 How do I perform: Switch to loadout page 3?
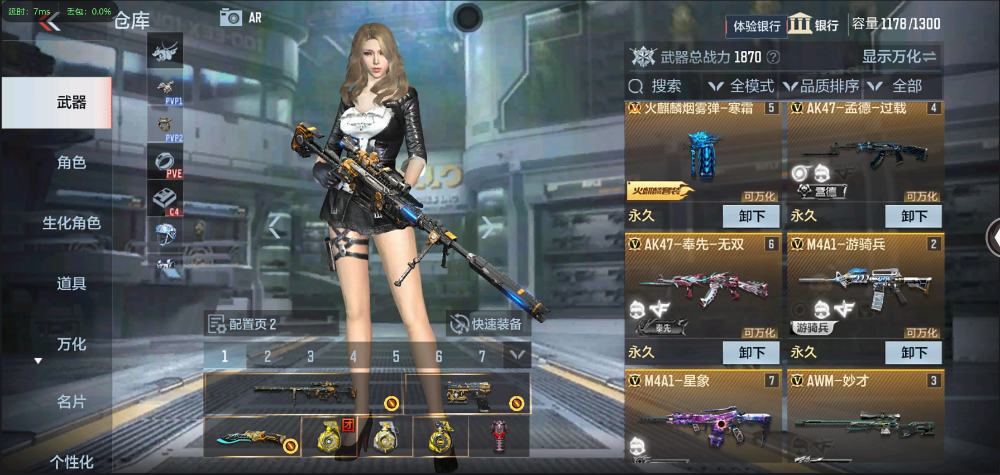pos(310,355)
